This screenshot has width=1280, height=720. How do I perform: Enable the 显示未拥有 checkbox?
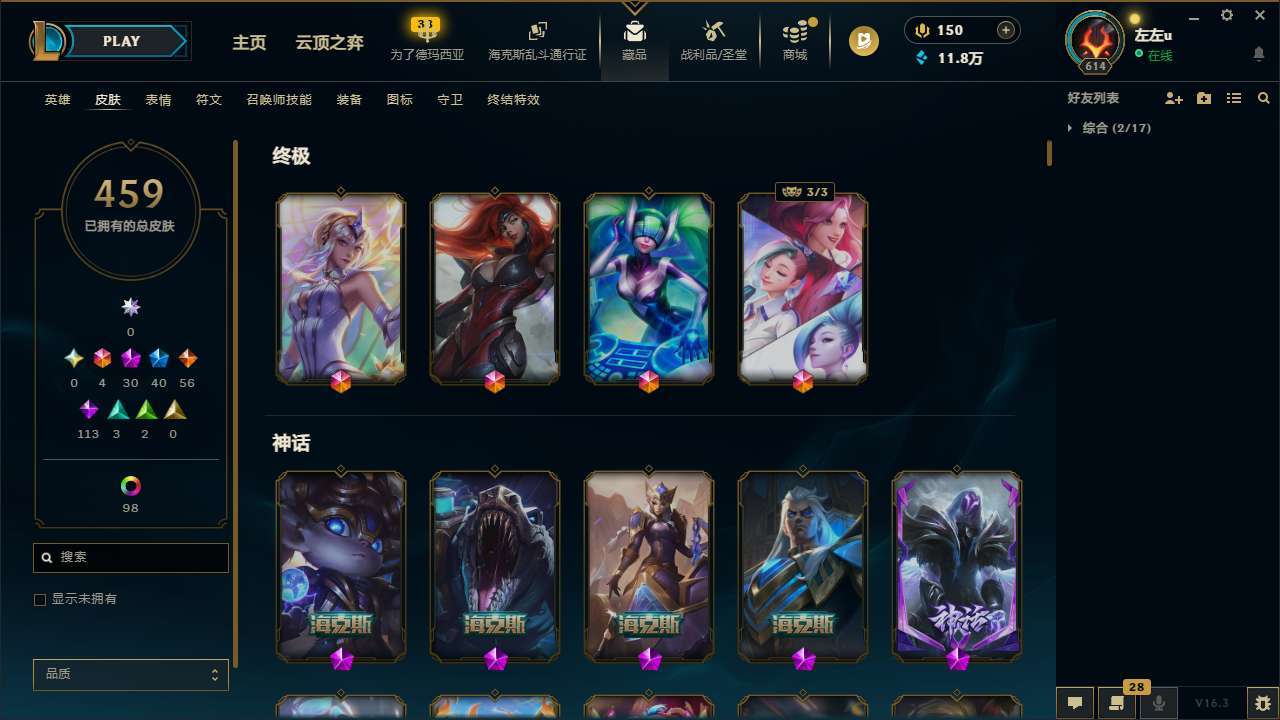click(x=40, y=599)
